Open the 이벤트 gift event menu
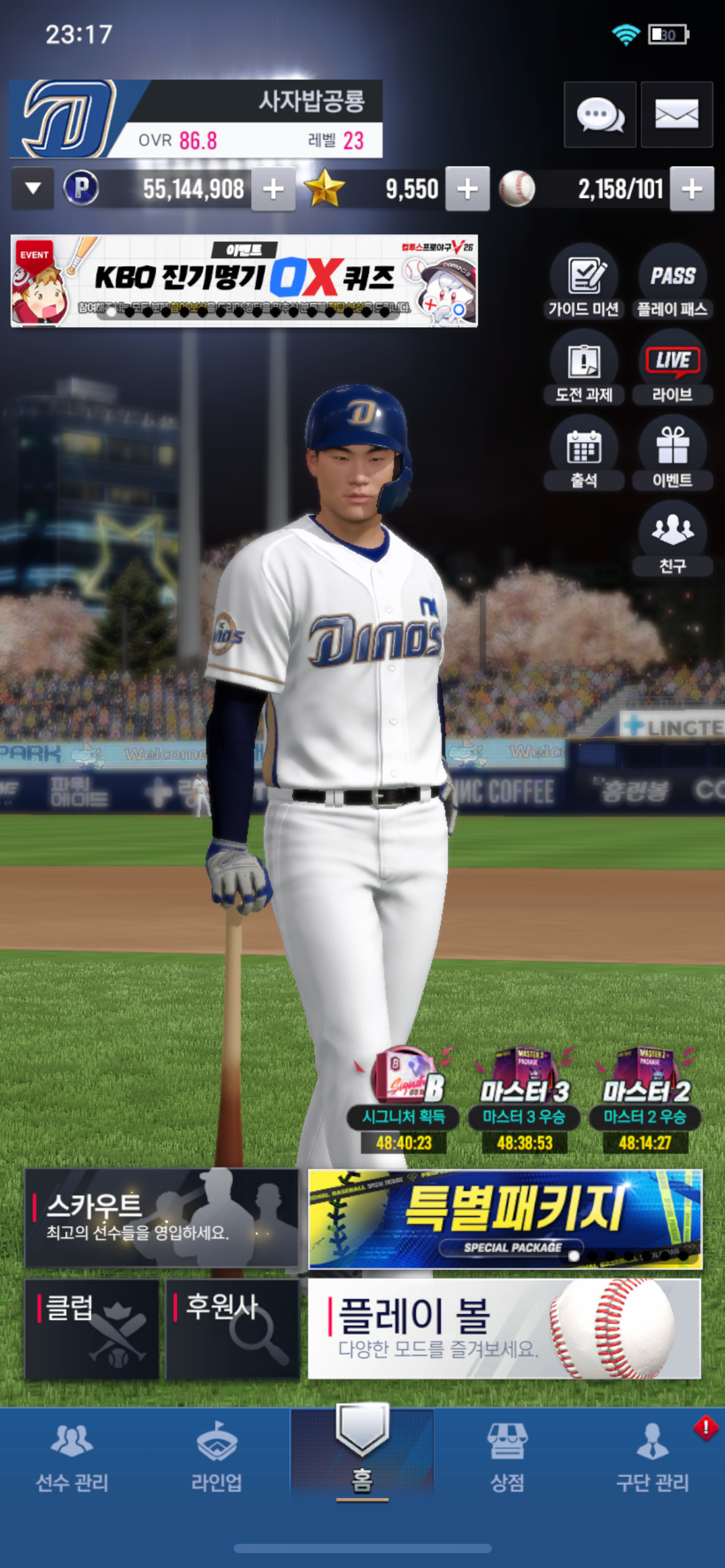 [672, 453]
